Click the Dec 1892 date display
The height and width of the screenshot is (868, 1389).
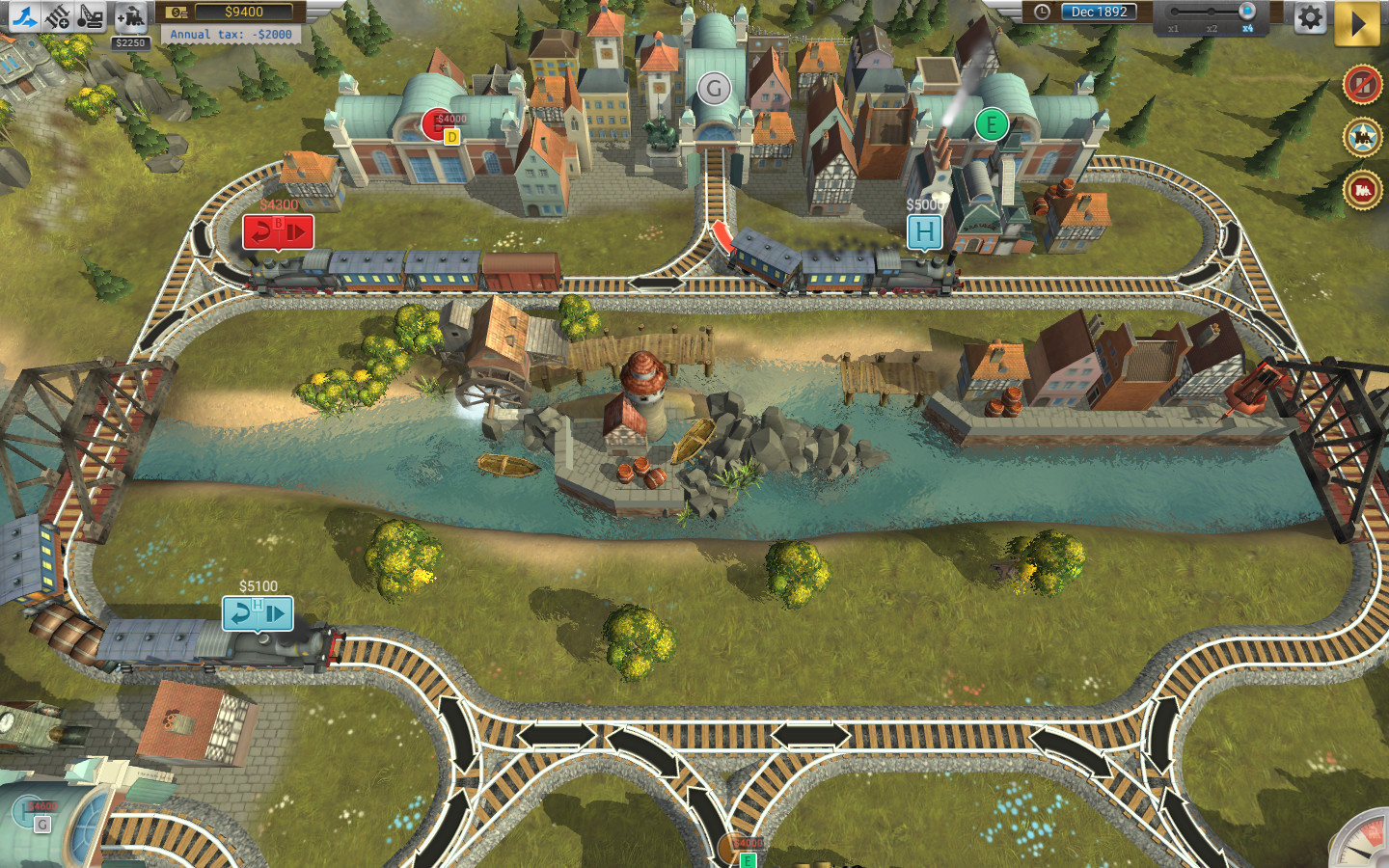(1100, 13)
